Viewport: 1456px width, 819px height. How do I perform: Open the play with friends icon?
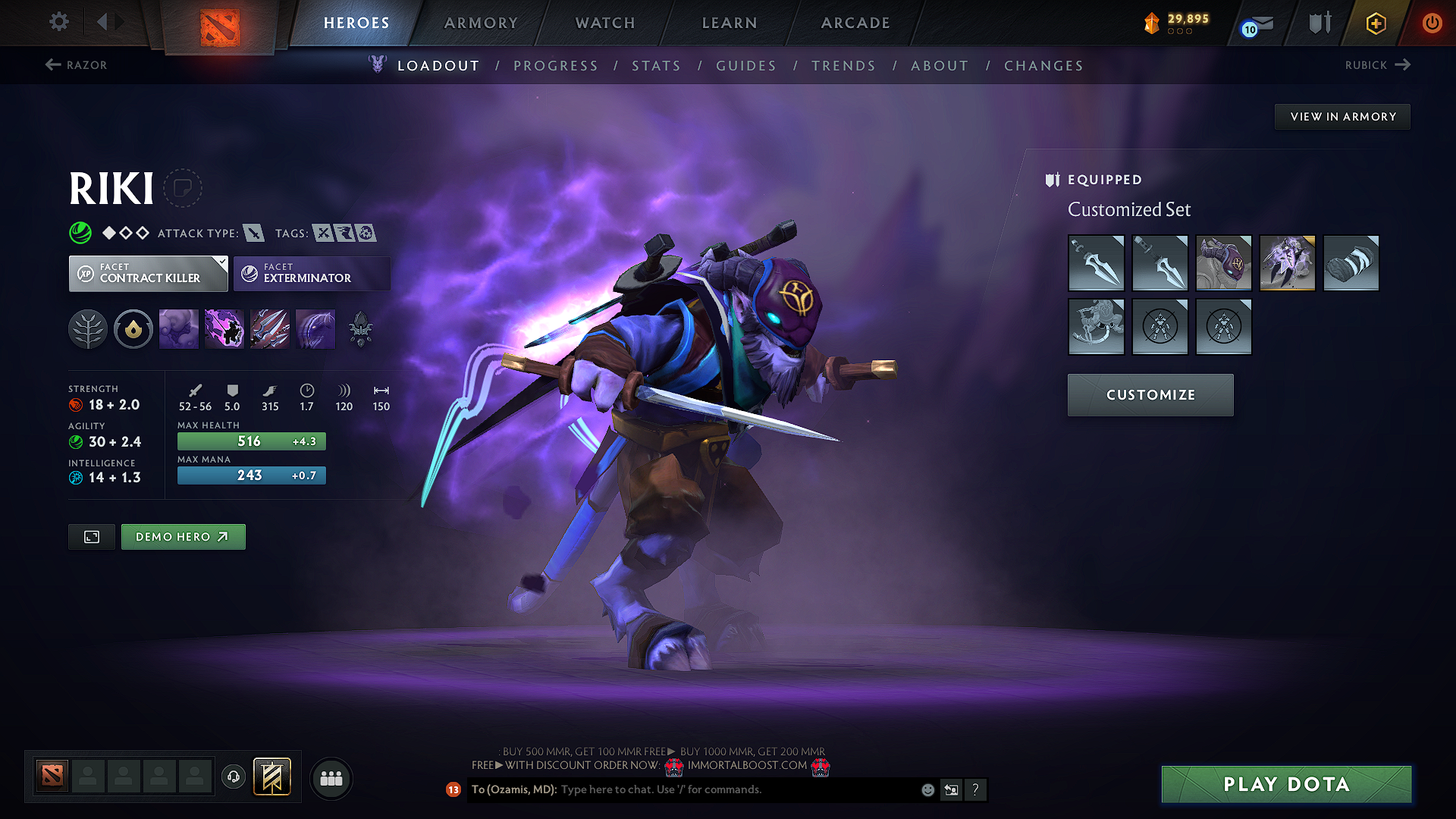331,778
